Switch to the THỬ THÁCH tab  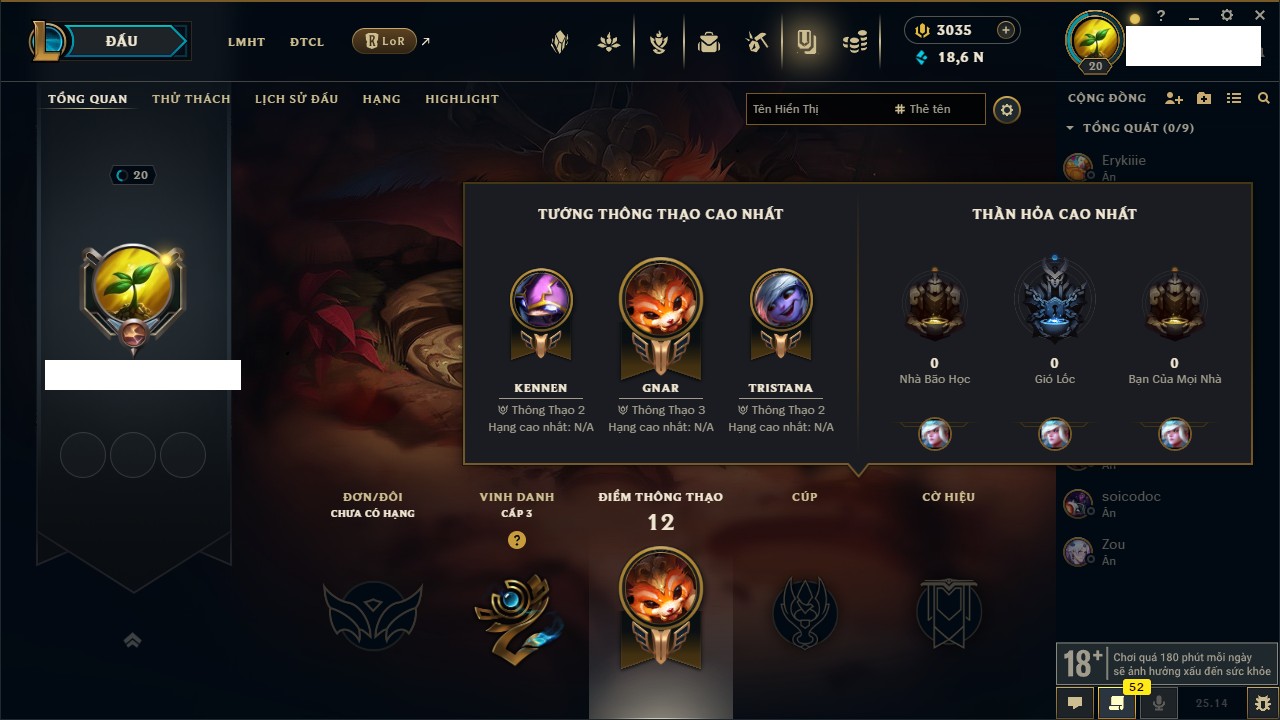coord(191,99)
